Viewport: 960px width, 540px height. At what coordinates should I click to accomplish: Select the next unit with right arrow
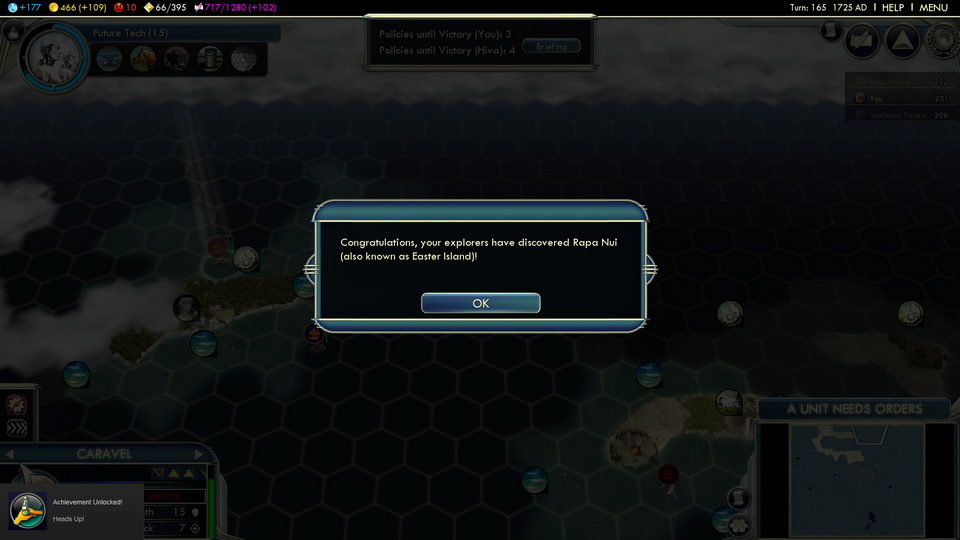pyautogui.click(x=199, y=454)
